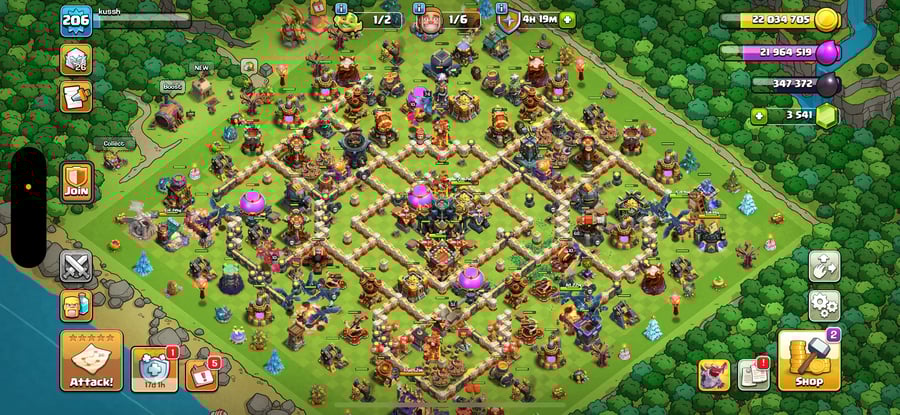Image resolution: width=900 pixels, height=415 pixels.
Task: Open the news pages icon with red alert
Action: (x=753, y=375)
